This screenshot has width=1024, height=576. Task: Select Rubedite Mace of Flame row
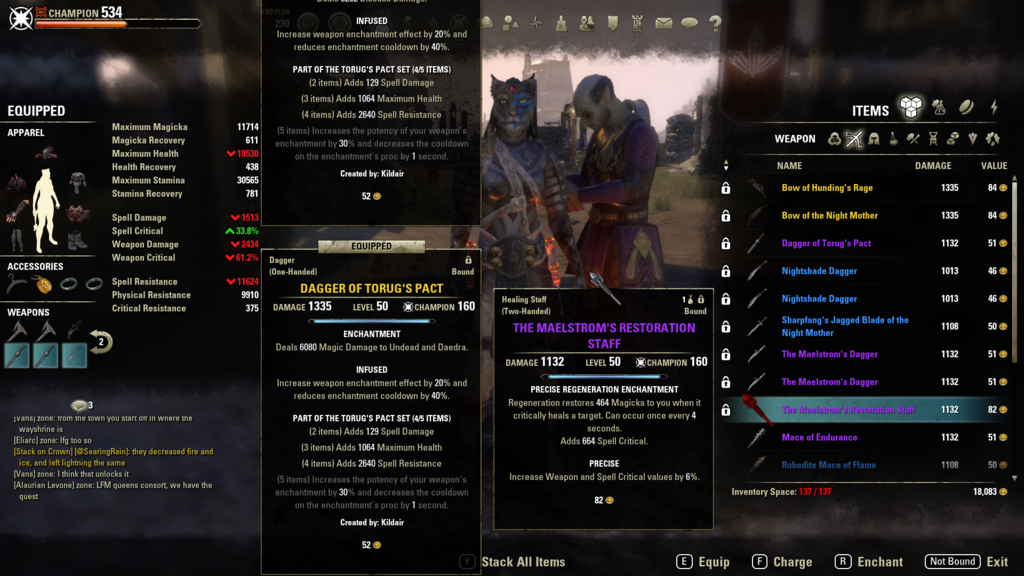tap(828, 465)
